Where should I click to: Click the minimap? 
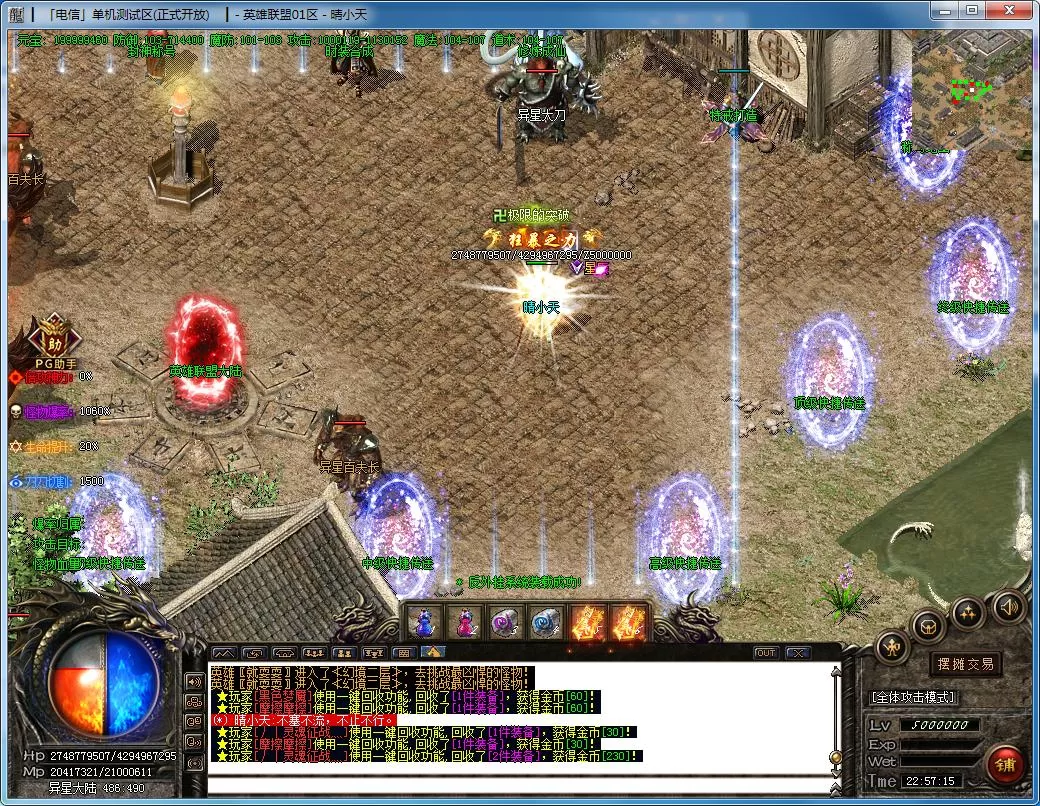(x=968, y=90)
